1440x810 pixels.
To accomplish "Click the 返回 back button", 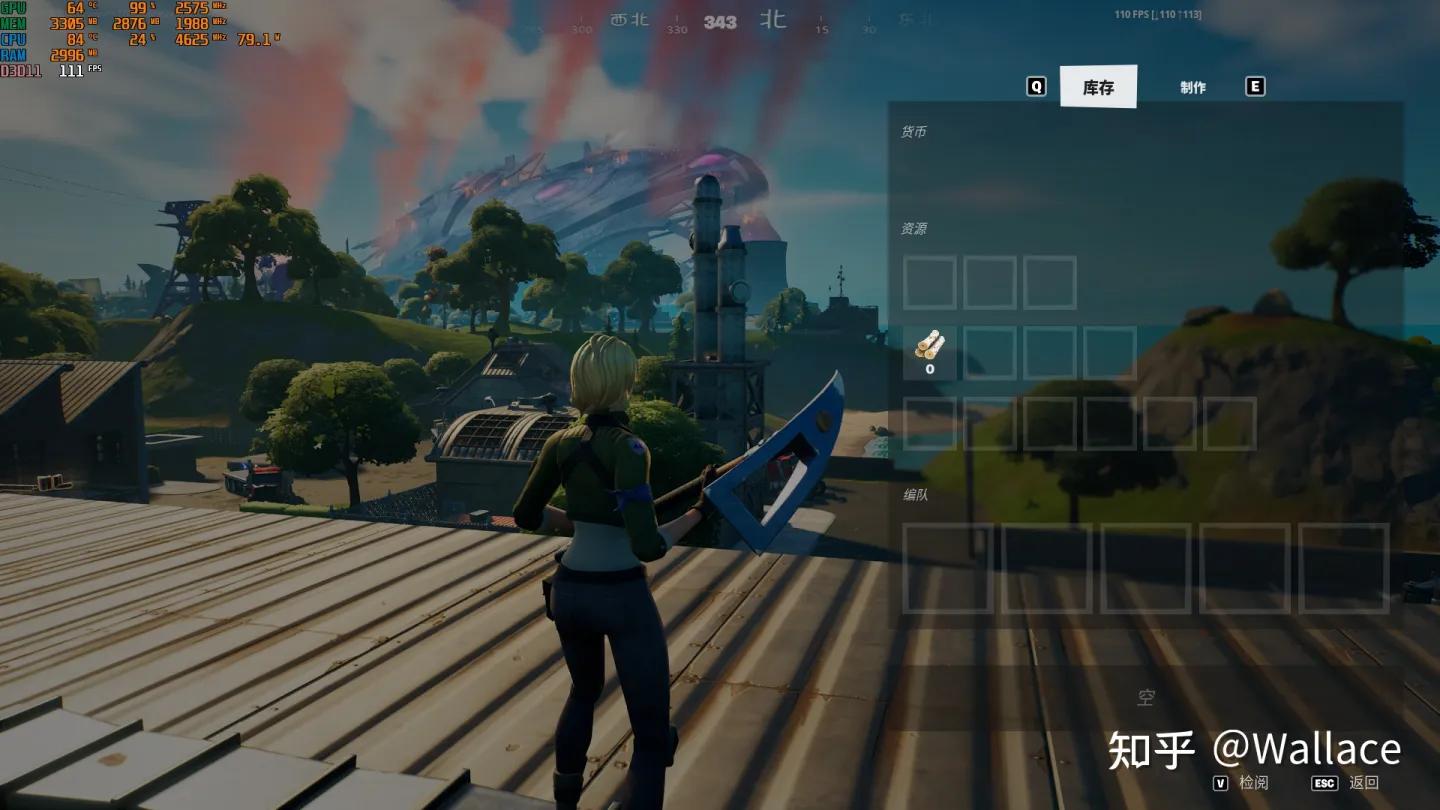I will click(1363, 783).
